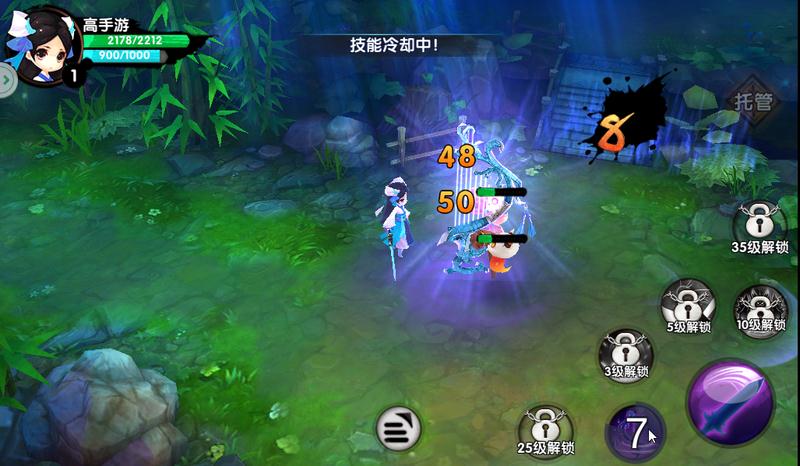Tap the locked 35级解锁 skill slot
This screenshot has width=800, height=466.
point(760,223)
